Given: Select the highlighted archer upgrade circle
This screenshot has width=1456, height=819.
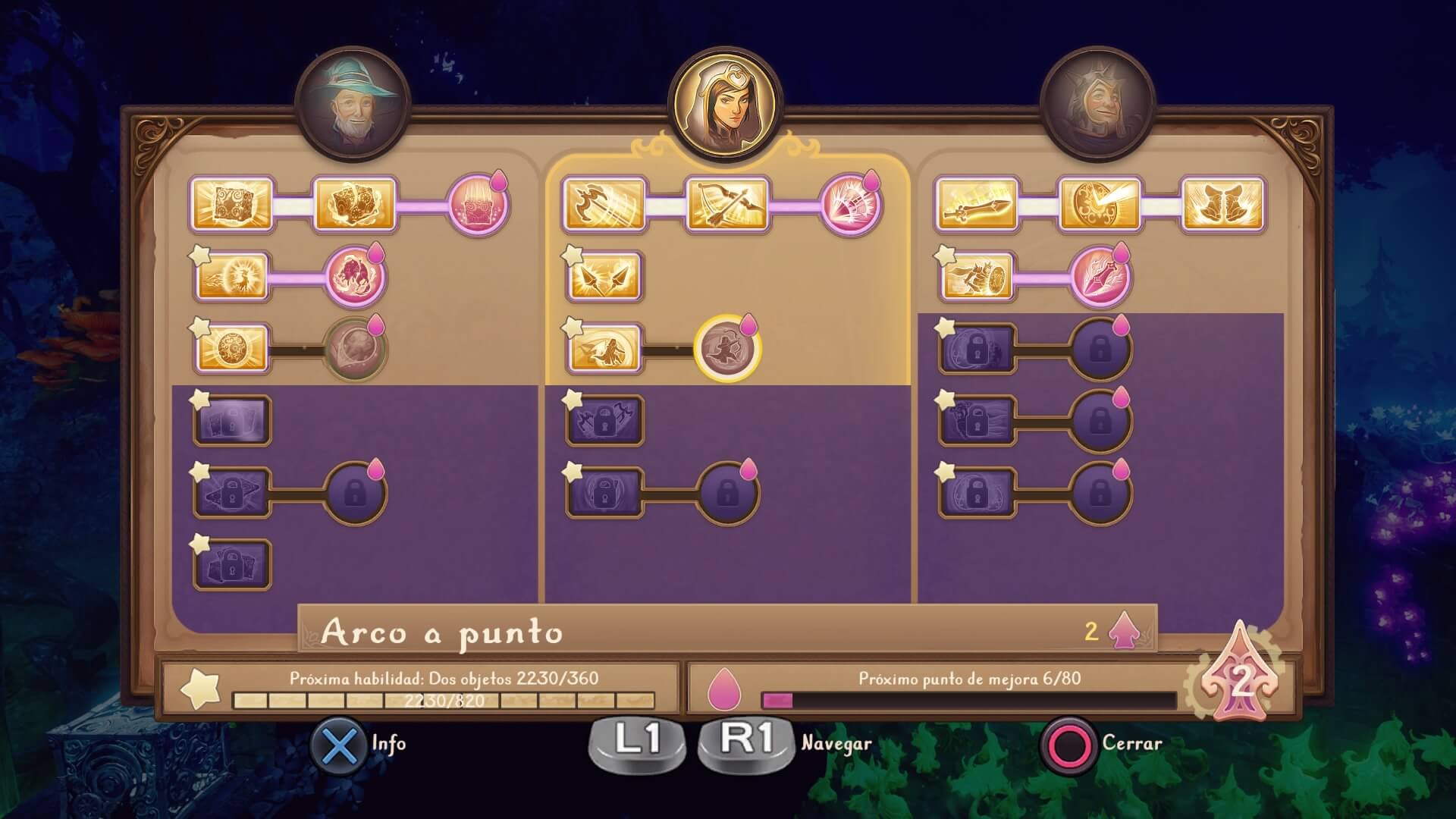Looking at the screenshot, I should pos(726,349).
